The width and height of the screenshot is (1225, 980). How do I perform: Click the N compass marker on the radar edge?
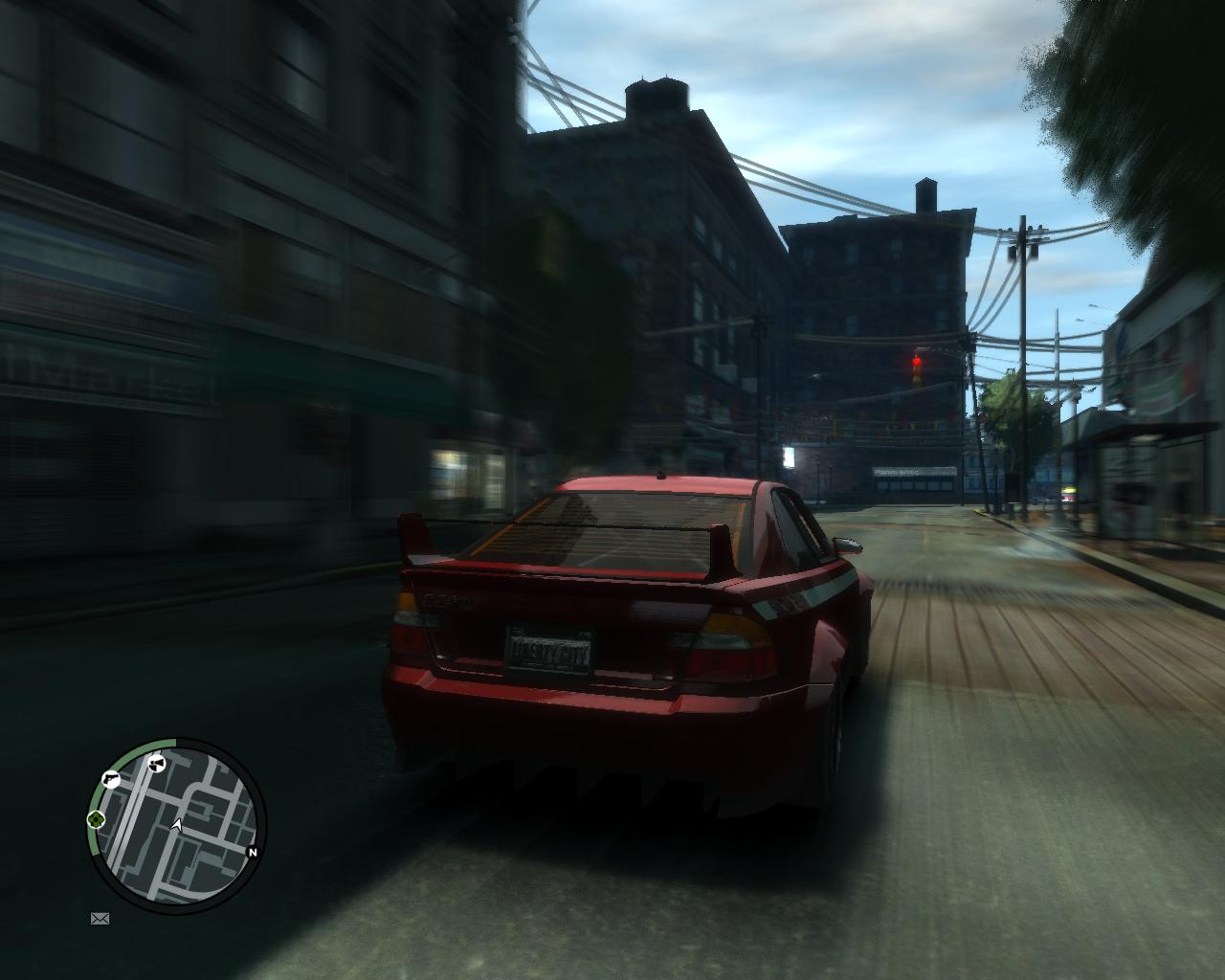click(x=253, y=851)
